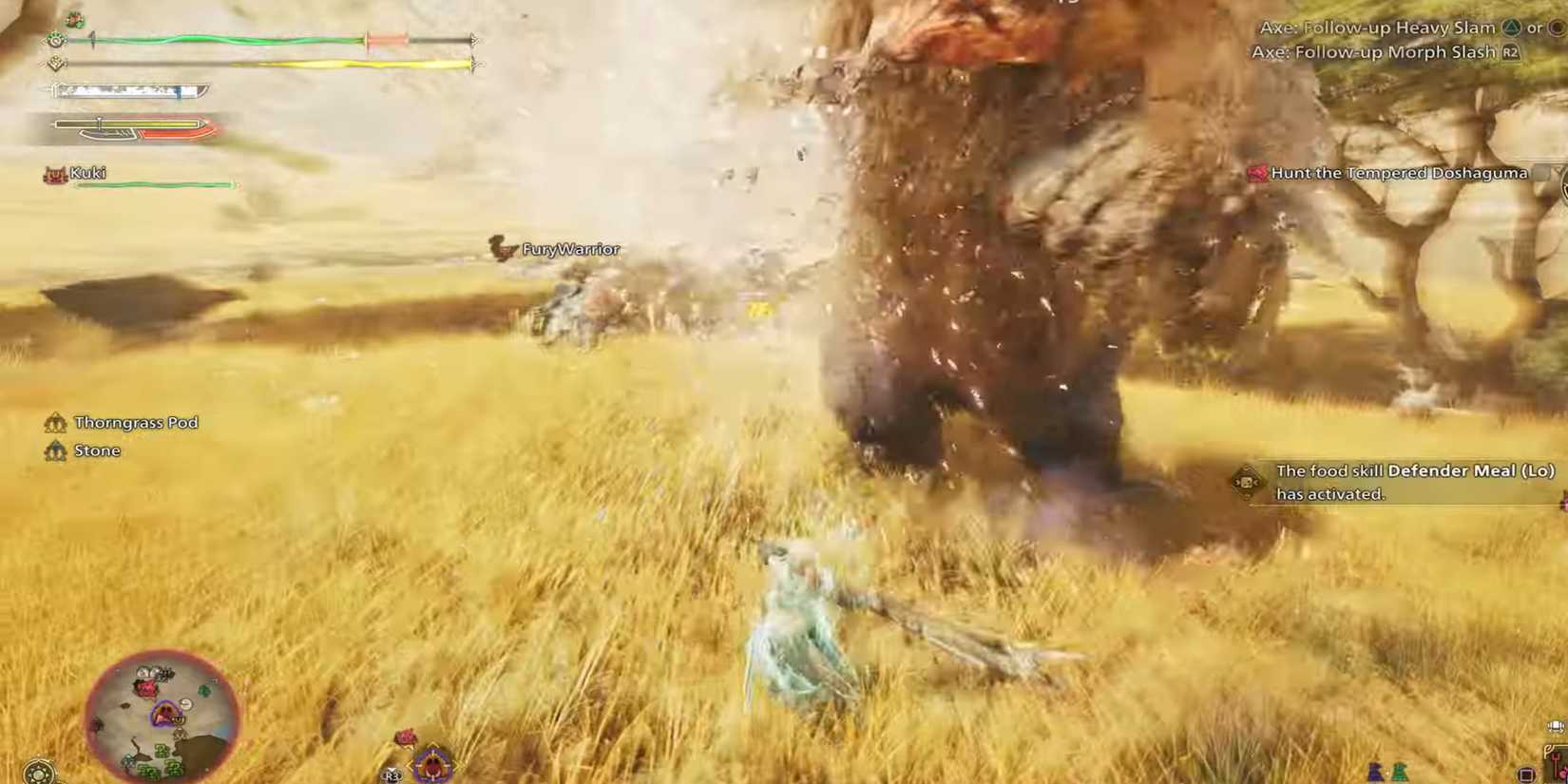This screenshot has height=784, width=1568.
Task: Click the red monster icon beside the quest objective
Action: point(1257,173)
